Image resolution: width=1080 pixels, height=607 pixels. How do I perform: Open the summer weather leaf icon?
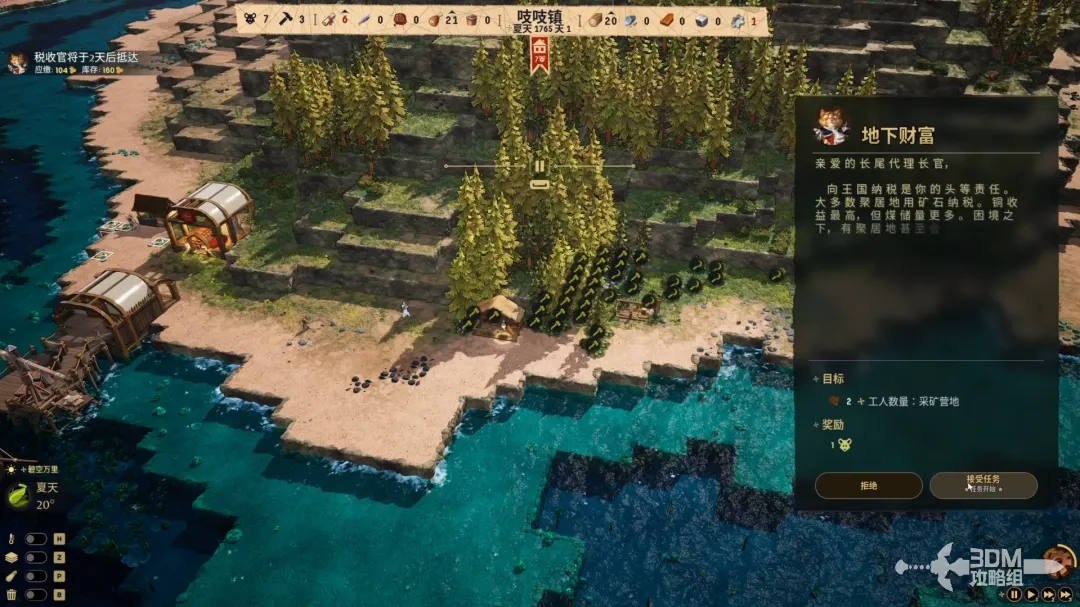pos(17,494)
